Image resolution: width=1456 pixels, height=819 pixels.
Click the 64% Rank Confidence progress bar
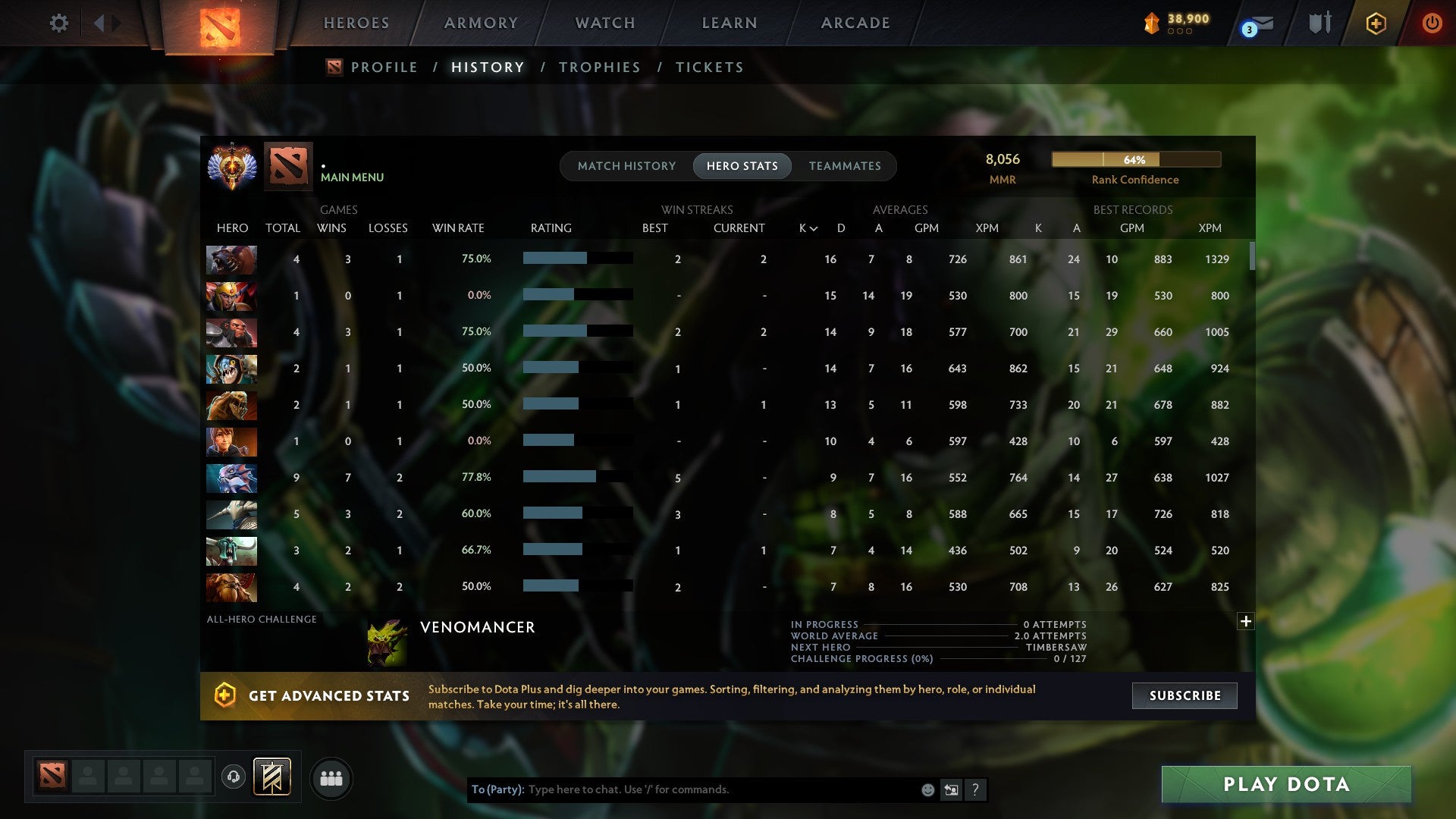pyautogui.click(x=1135, y=159)
